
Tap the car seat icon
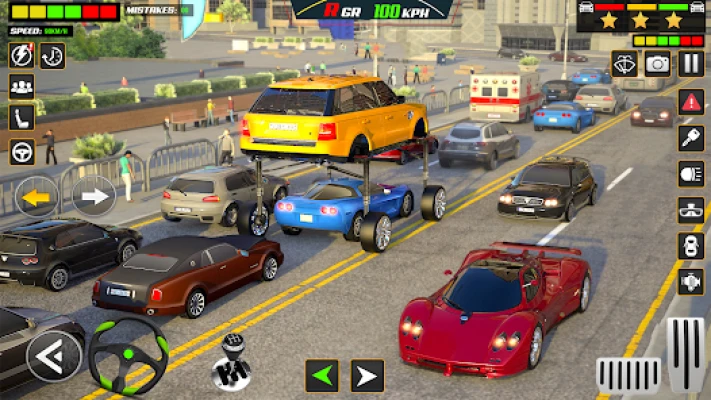[21, 119]
